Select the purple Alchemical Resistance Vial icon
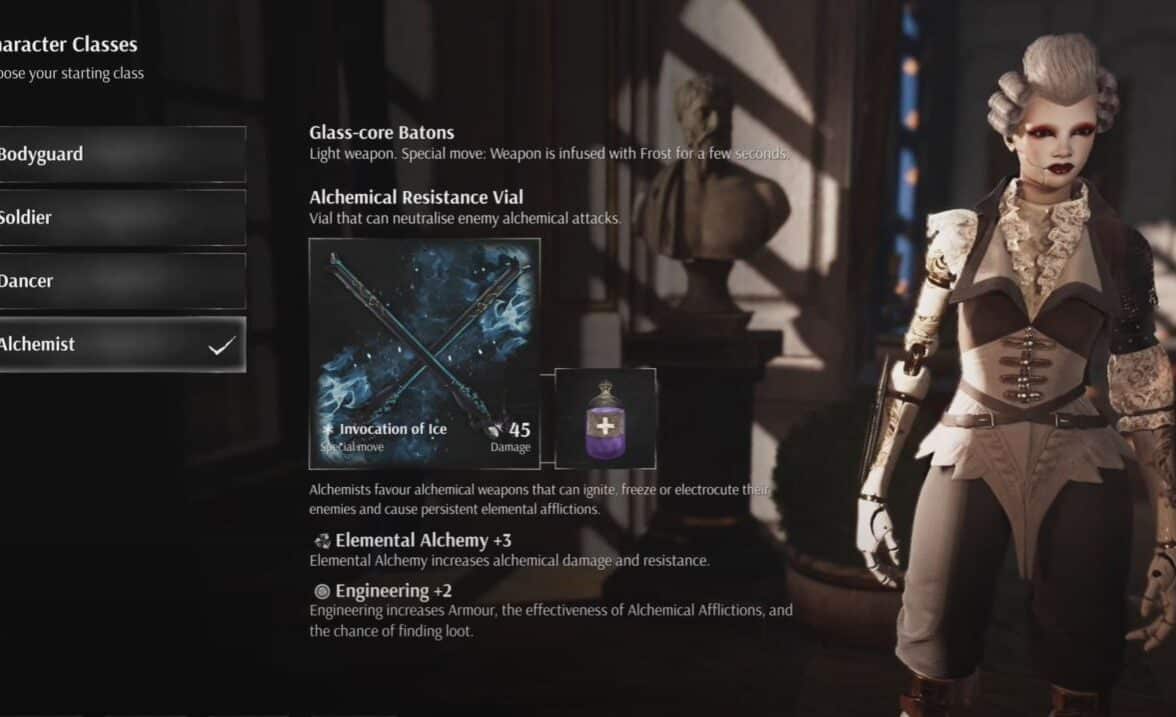The height and width of the screenshot is (717, 1176). (605, 418)
